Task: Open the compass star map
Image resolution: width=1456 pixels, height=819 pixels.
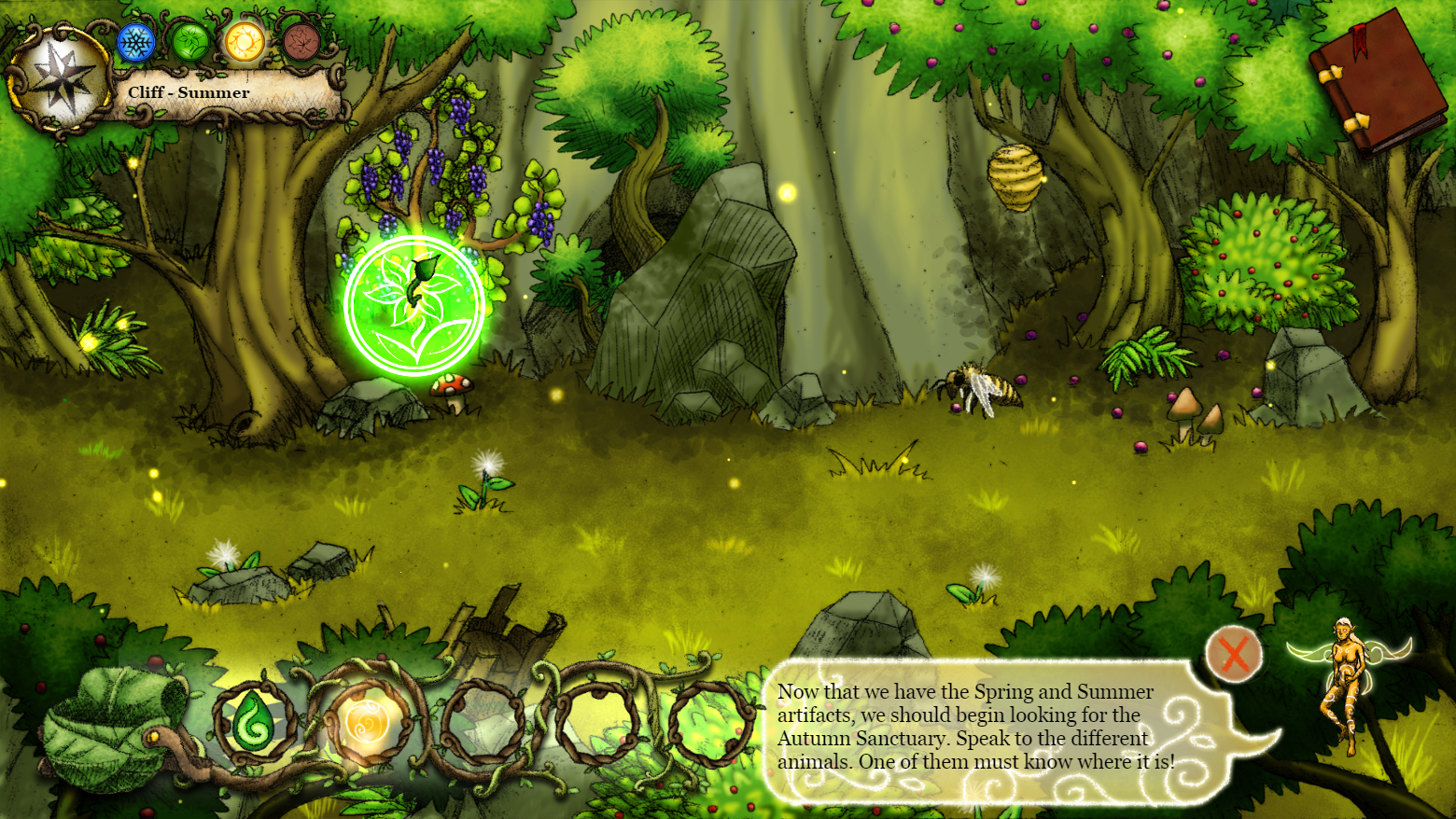Action: (x=62, y=79)
